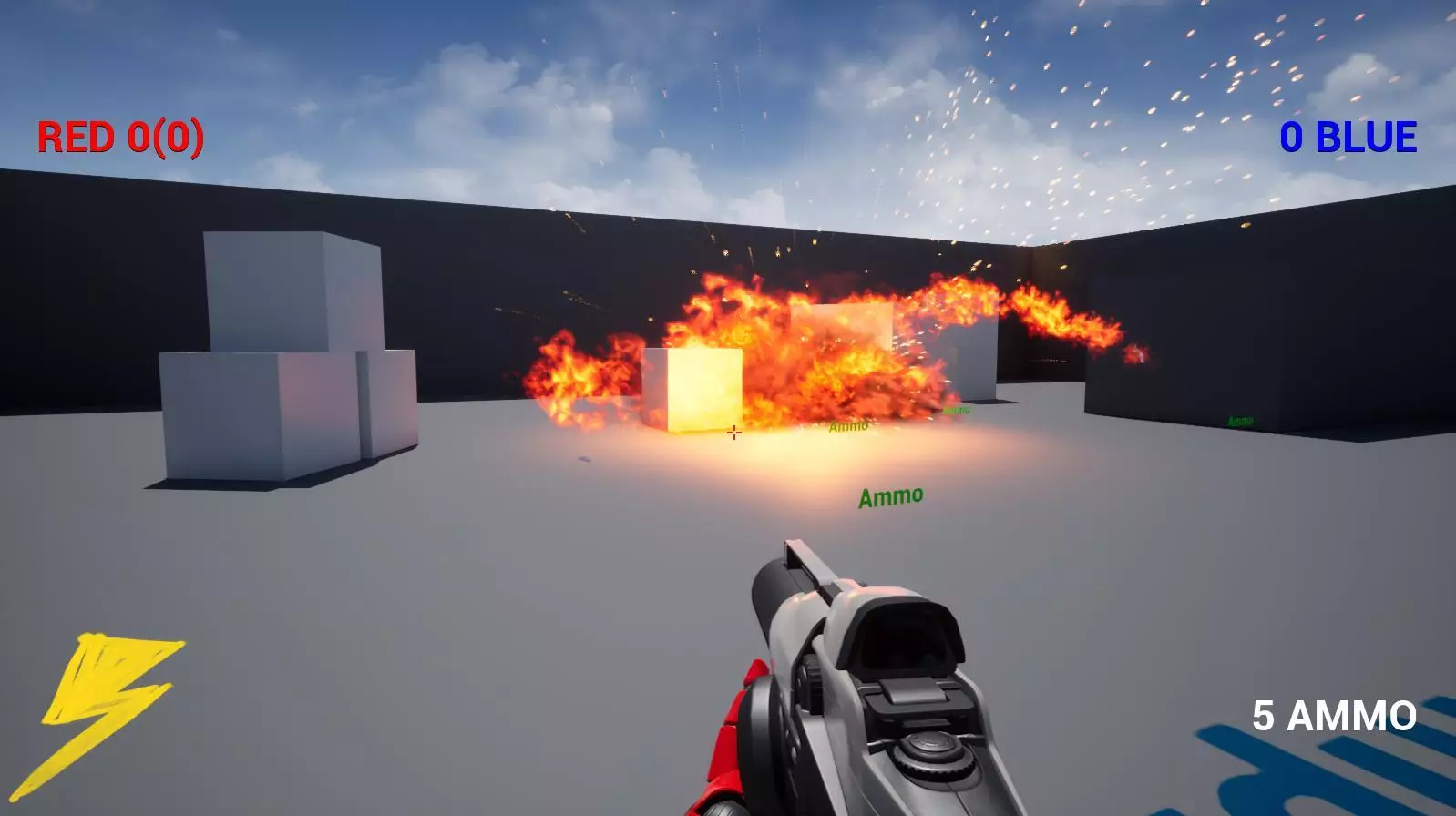Click the crosshair at screen center

[733, 432]
